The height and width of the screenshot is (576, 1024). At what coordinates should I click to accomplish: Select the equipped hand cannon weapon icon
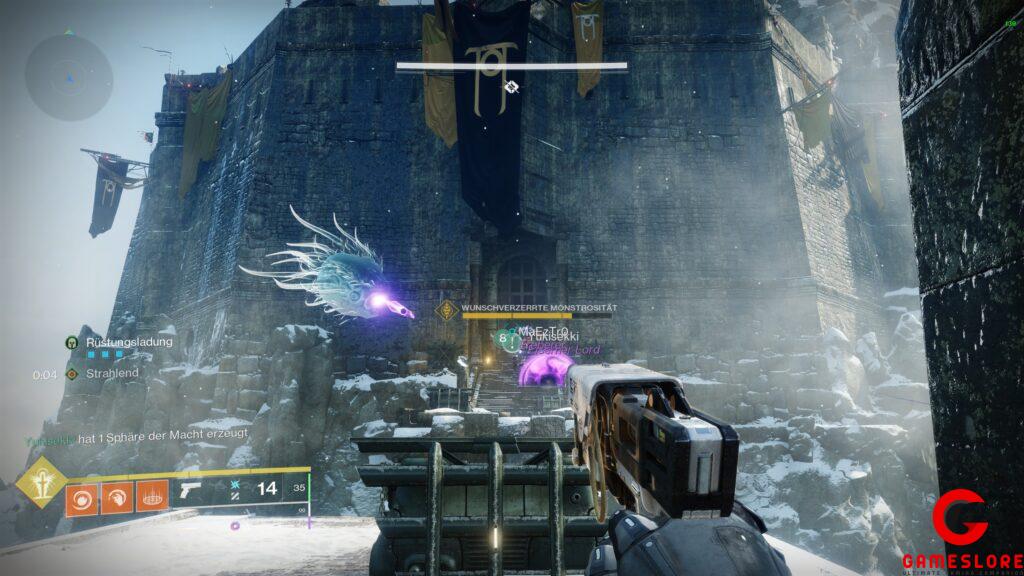pyautogui.click(x=190, y=491)
